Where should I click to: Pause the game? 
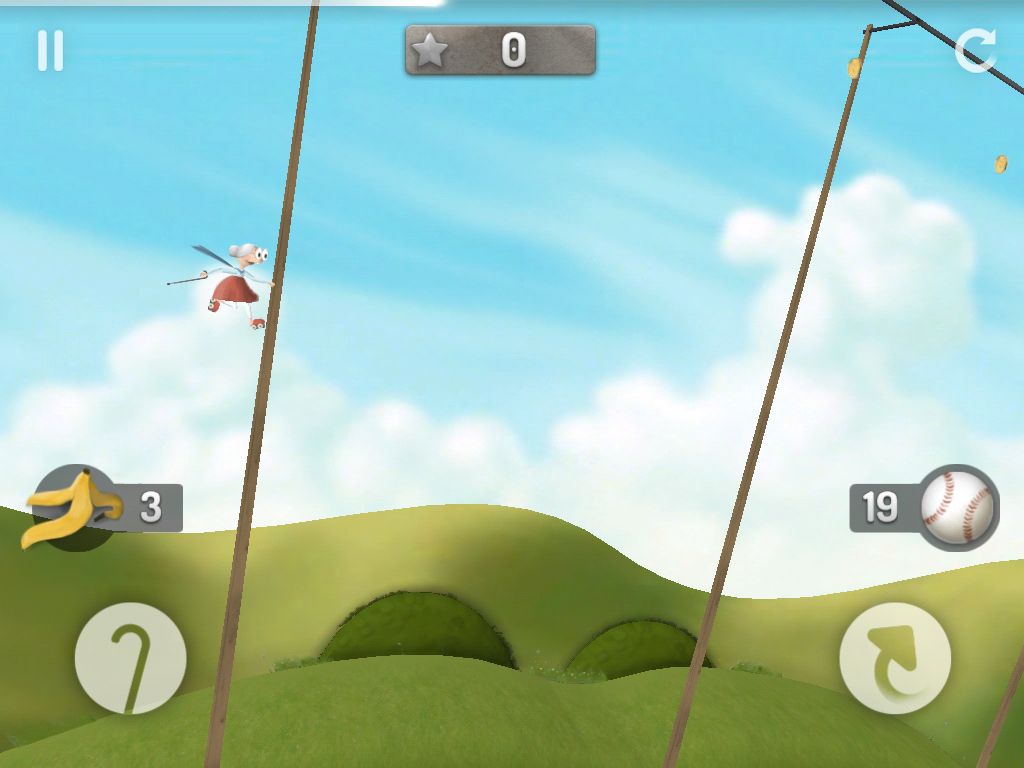(50, 50)
